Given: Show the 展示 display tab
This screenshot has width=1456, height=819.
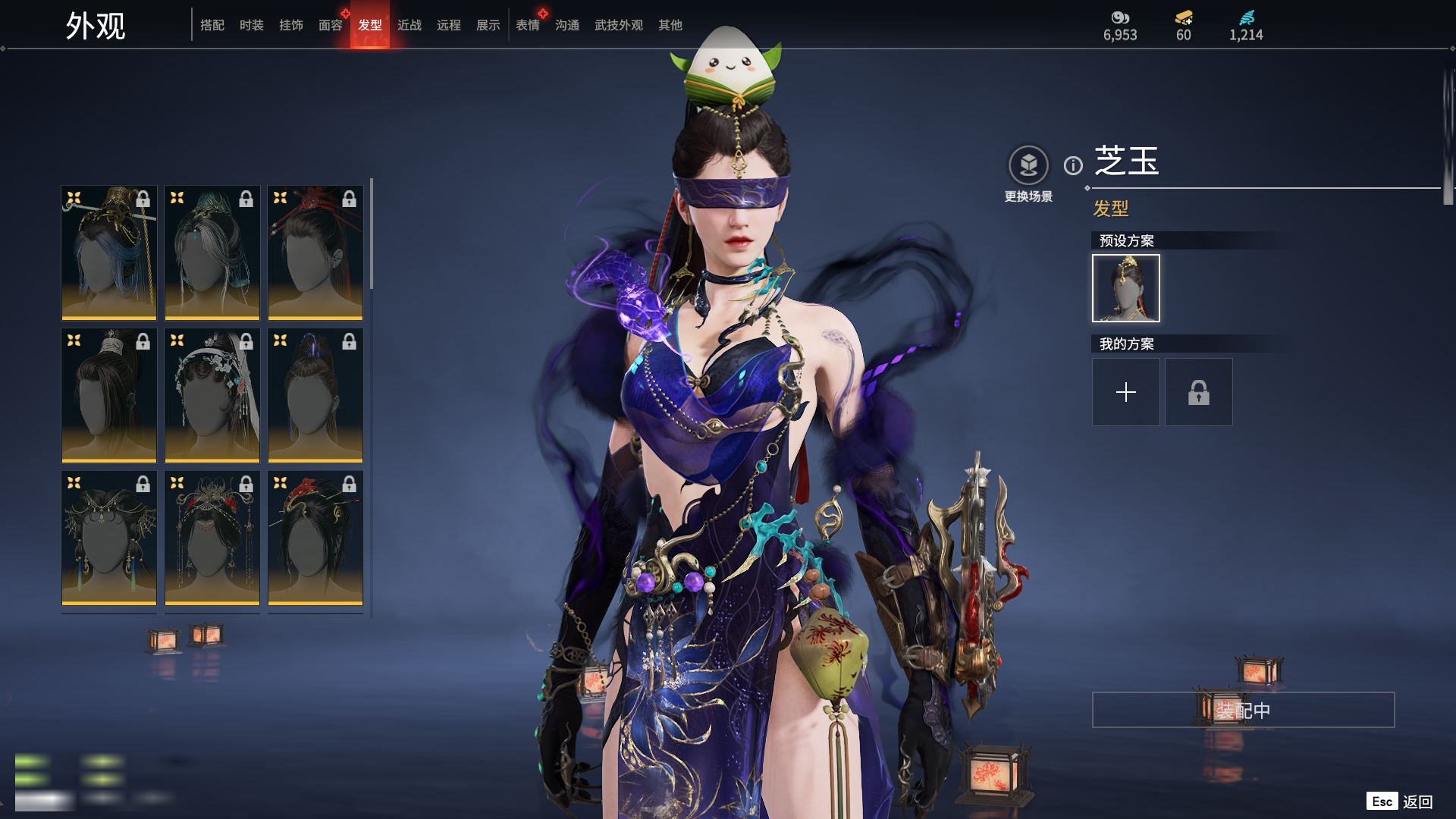Looking at the screenshot, I should (488, 25).
